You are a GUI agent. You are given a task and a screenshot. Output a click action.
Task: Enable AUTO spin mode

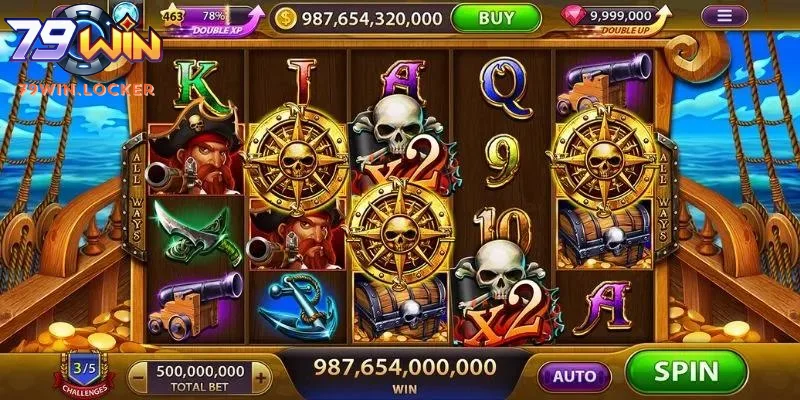pyautogui.click(x=575, y=377)
